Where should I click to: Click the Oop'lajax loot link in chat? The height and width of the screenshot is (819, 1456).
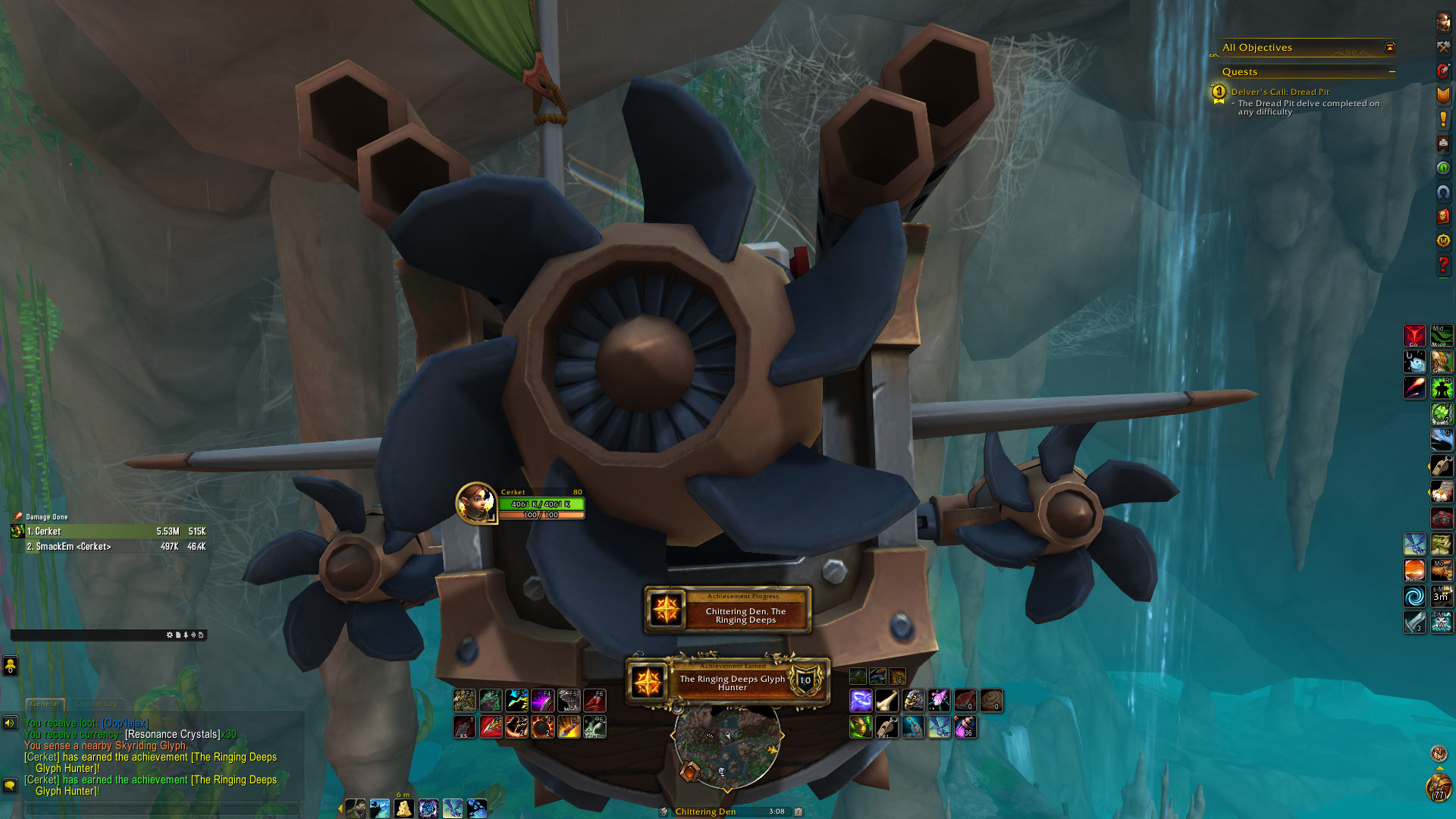click(x=126, y=723)
